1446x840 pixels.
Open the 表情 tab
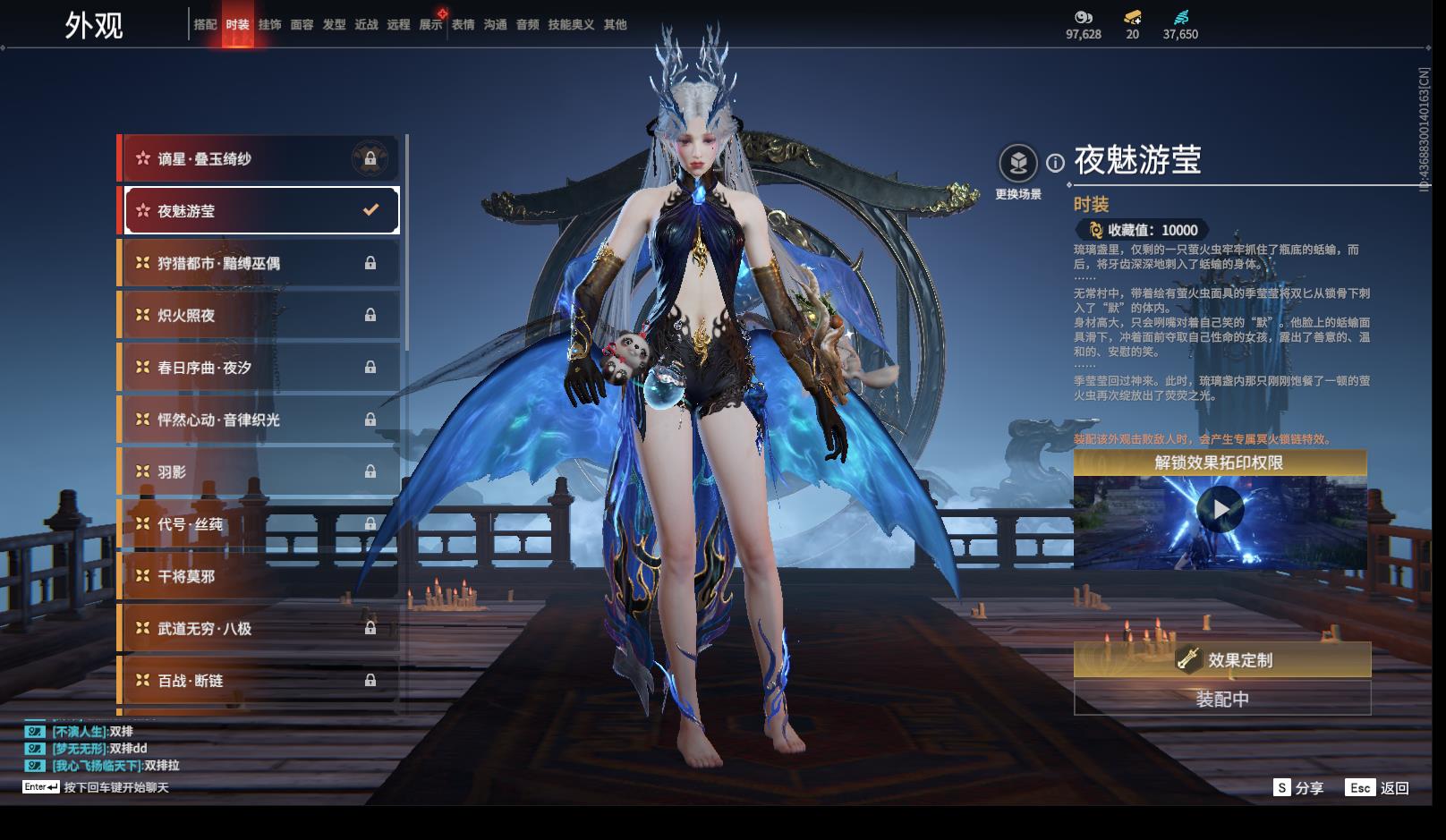(x=463, y=25)
